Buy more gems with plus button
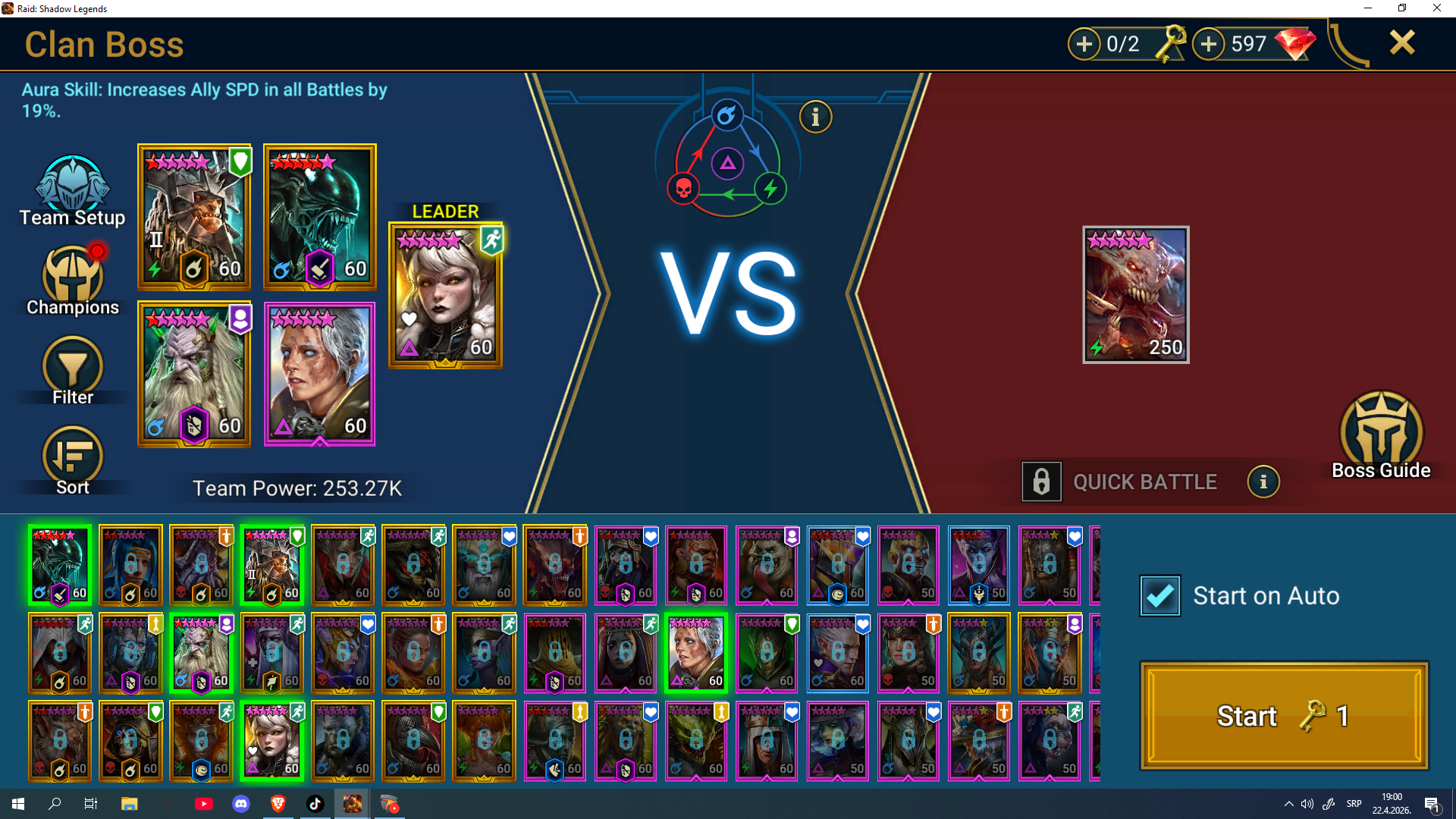Viewport: 1456px width, 819px height. tap(1209, 44)
